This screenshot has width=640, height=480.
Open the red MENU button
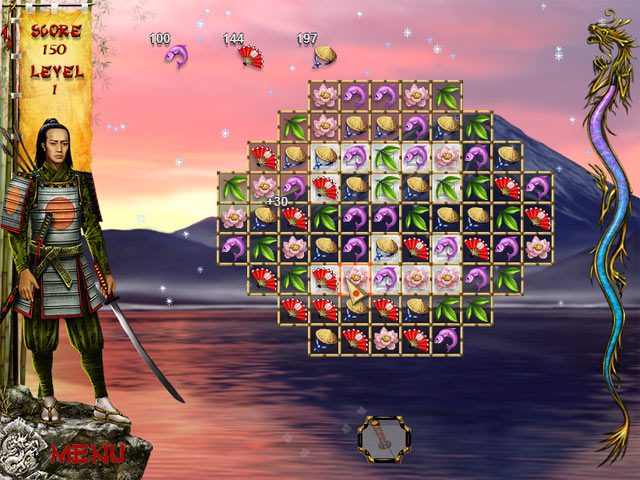[x=88, y=452]
